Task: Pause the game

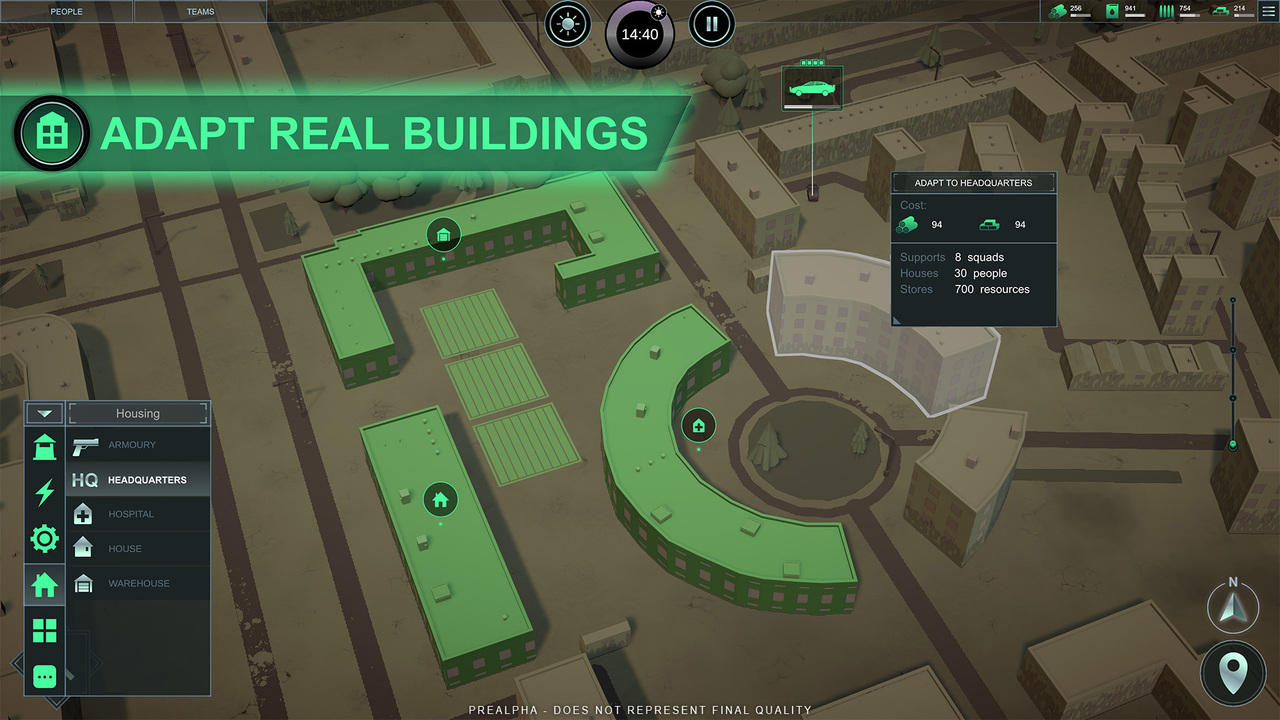Action: point(712,24)
